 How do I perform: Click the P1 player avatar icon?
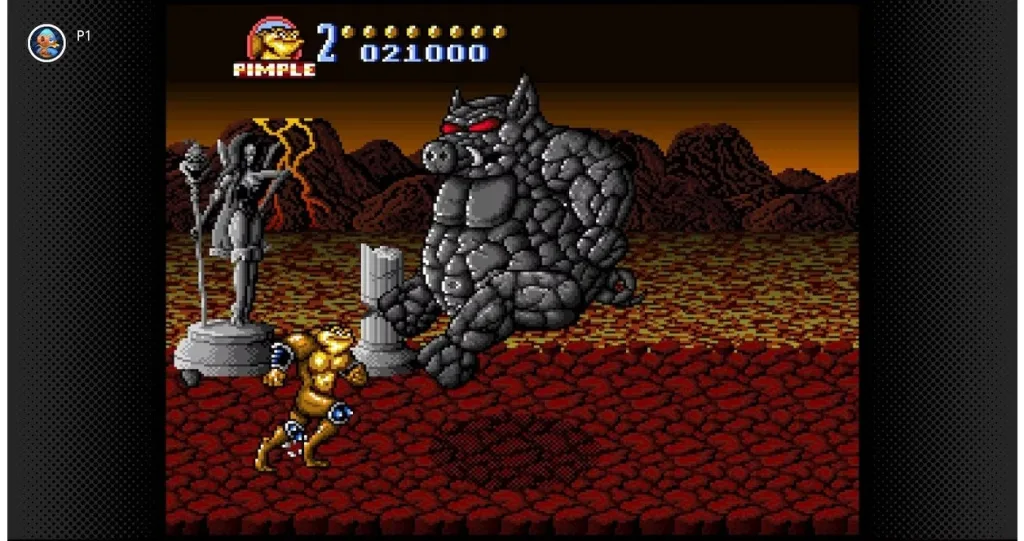46,43
